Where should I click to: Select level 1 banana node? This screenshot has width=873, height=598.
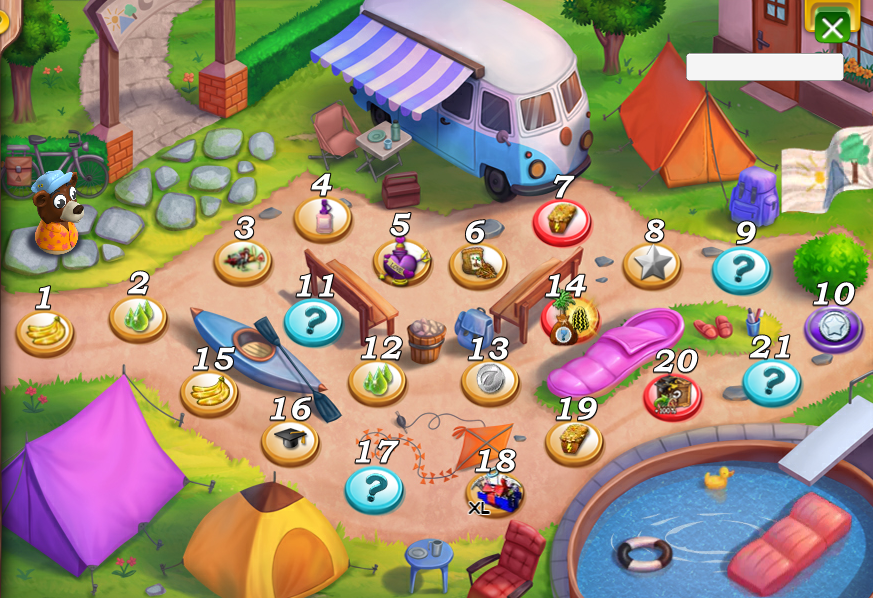(x=44, y=331)
